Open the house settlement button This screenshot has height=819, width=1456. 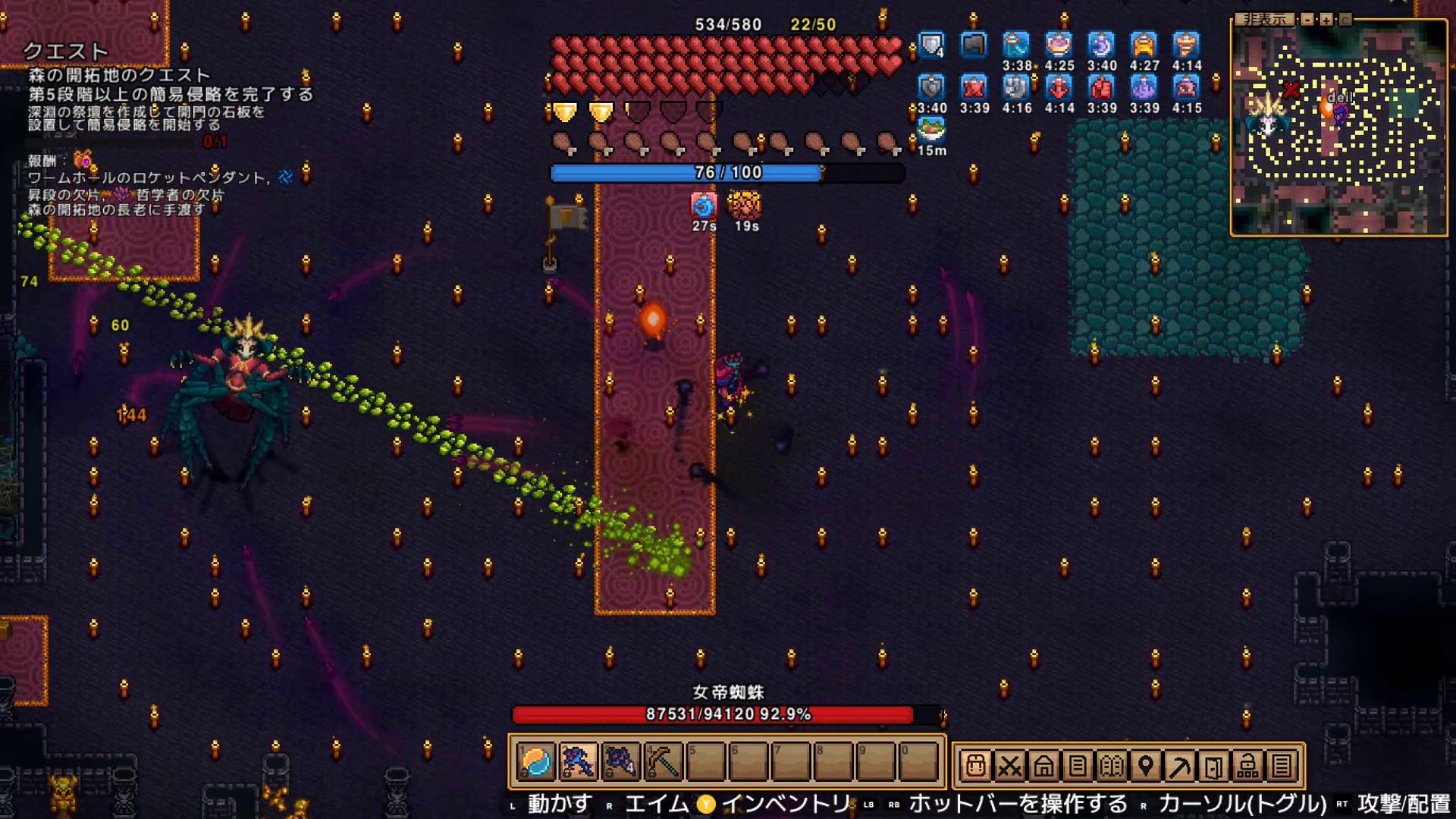[x=1043, y=766]
